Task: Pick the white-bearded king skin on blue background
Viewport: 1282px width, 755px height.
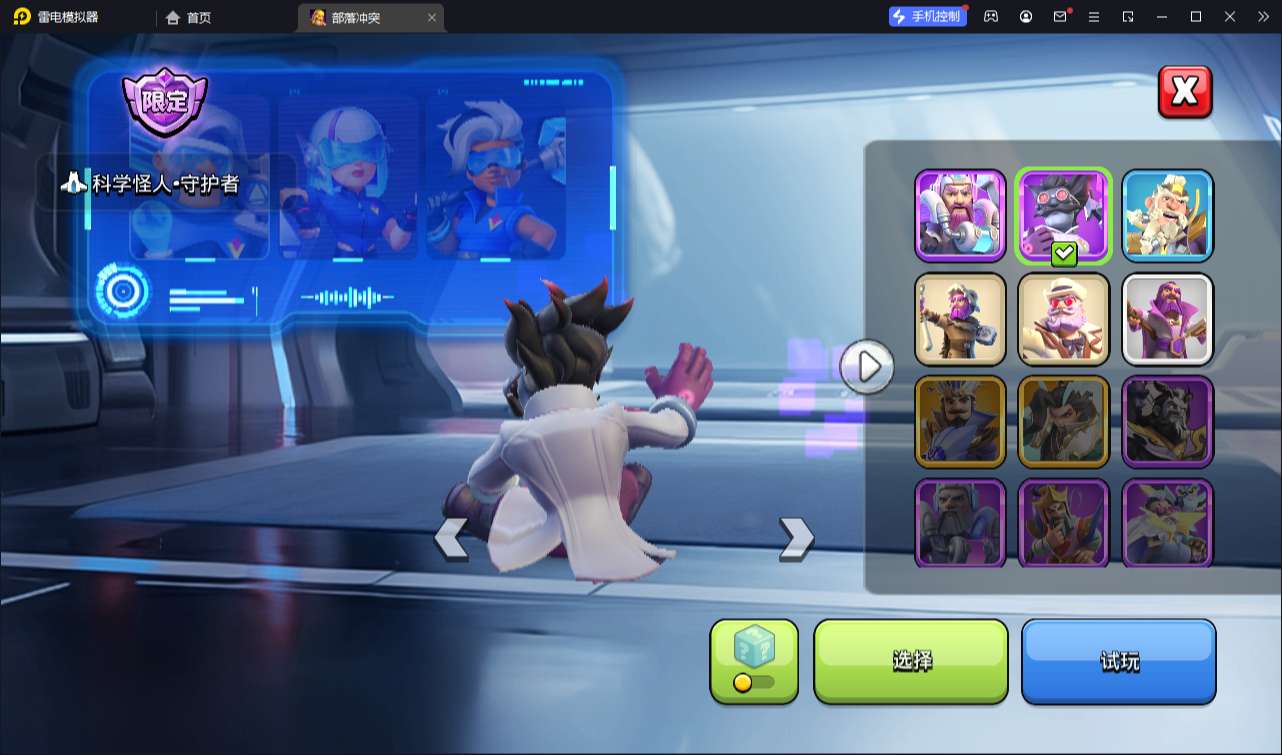Action: click(x=1167, y=215)
